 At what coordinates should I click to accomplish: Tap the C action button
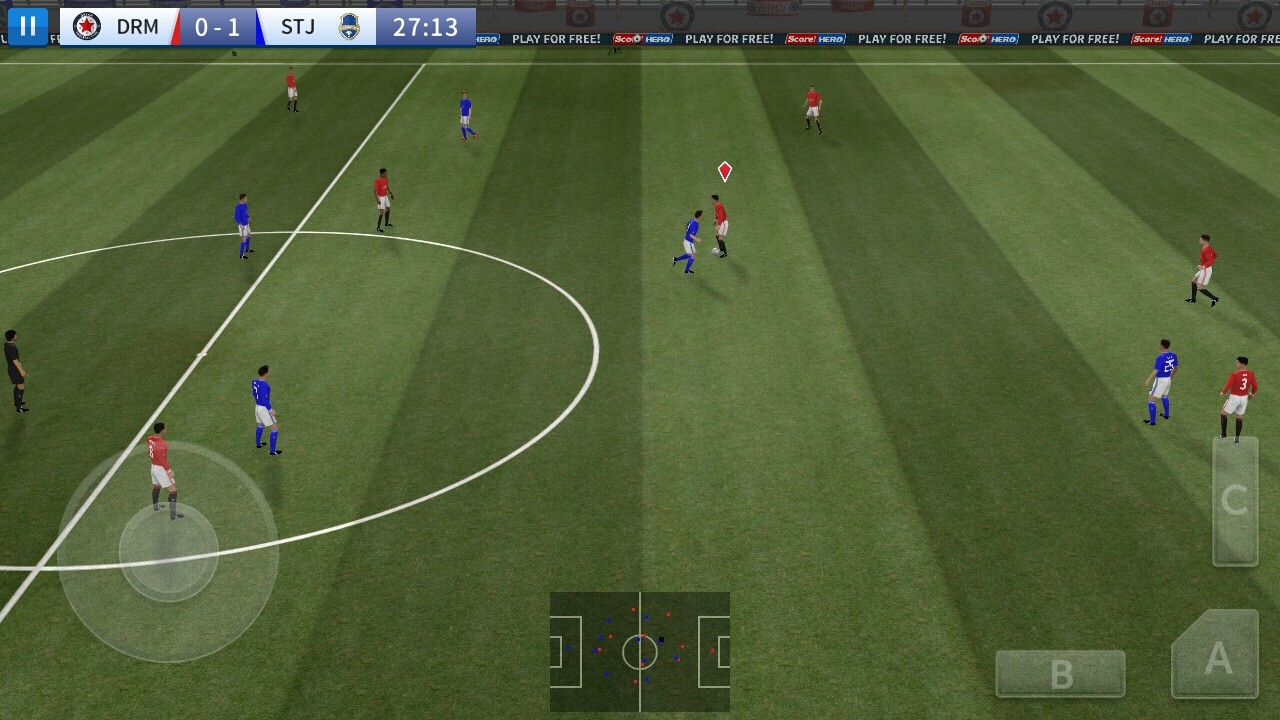tap(1235, 500)
